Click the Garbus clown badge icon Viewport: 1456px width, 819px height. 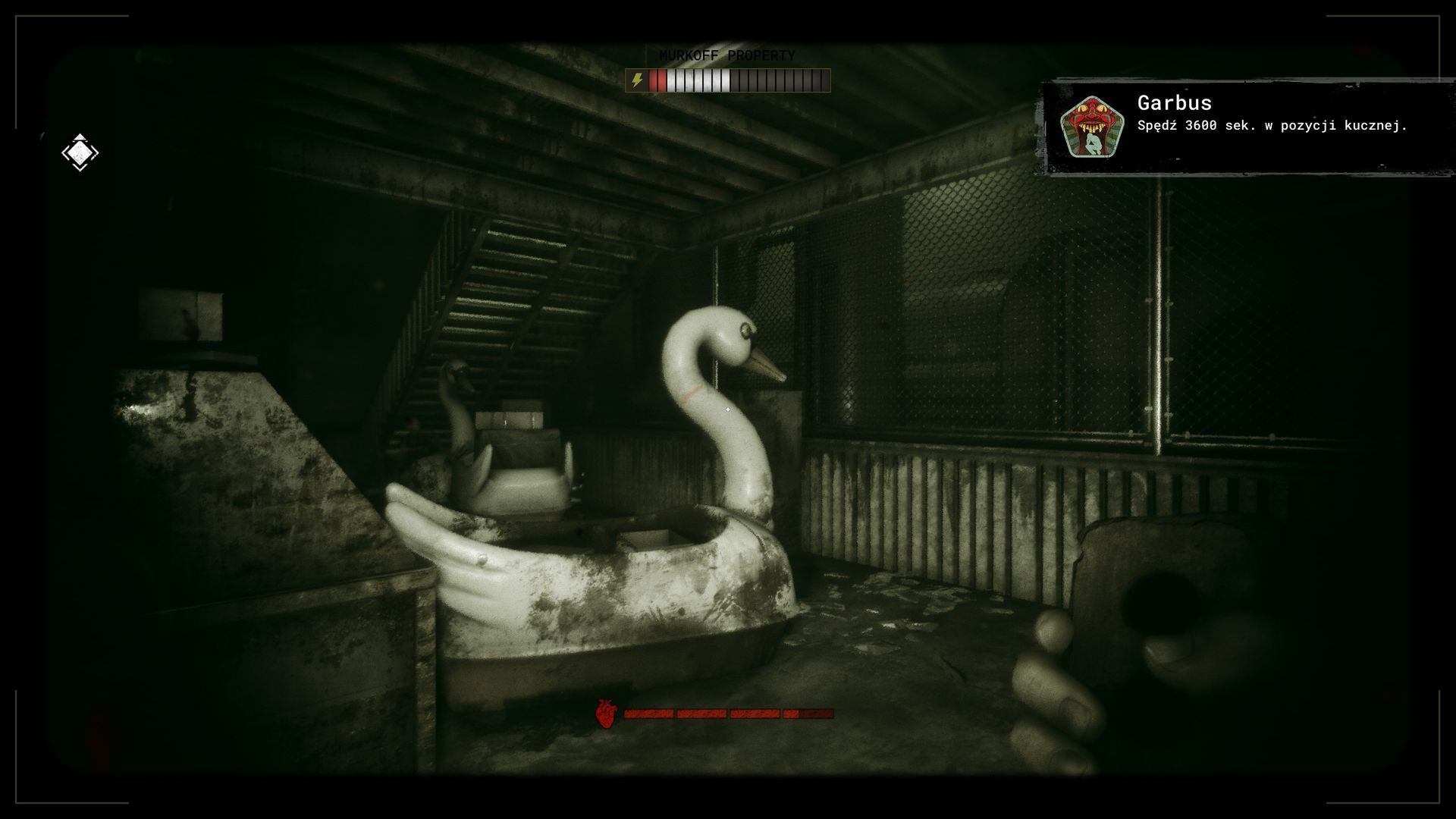pos(1090,127)
